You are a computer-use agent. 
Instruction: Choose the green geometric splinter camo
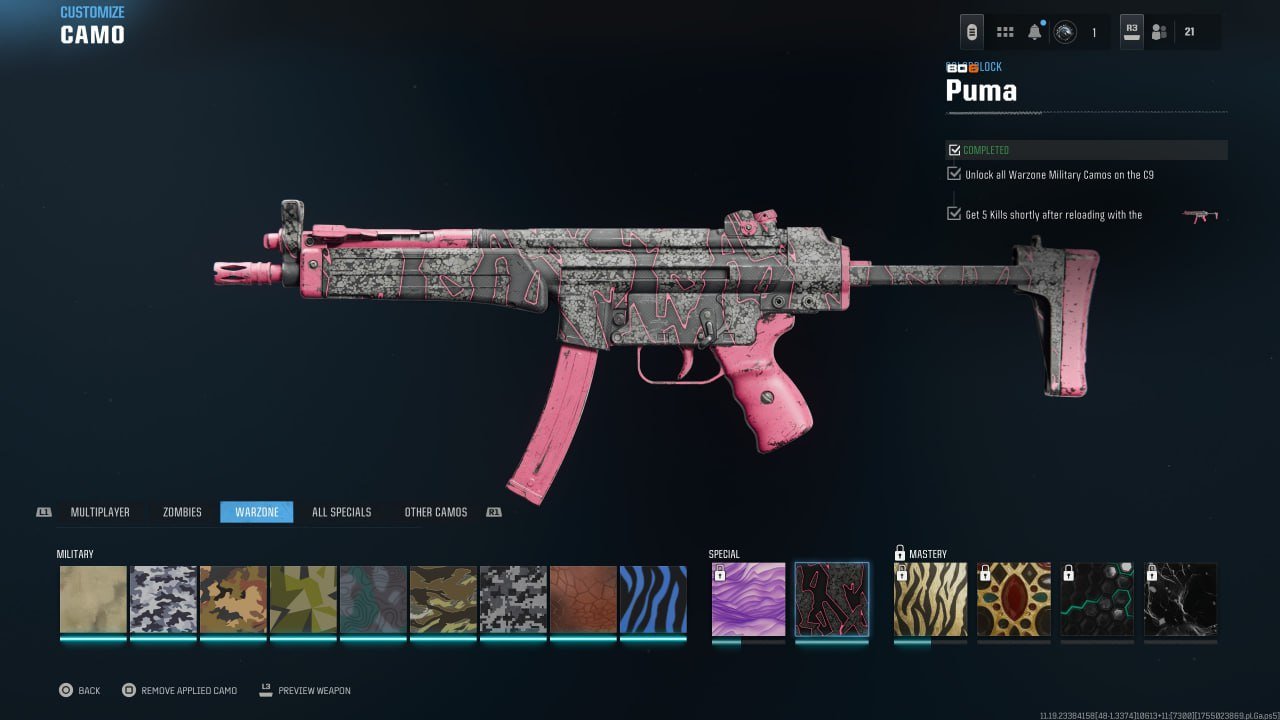pyautogui.click(x=303, y=600)
